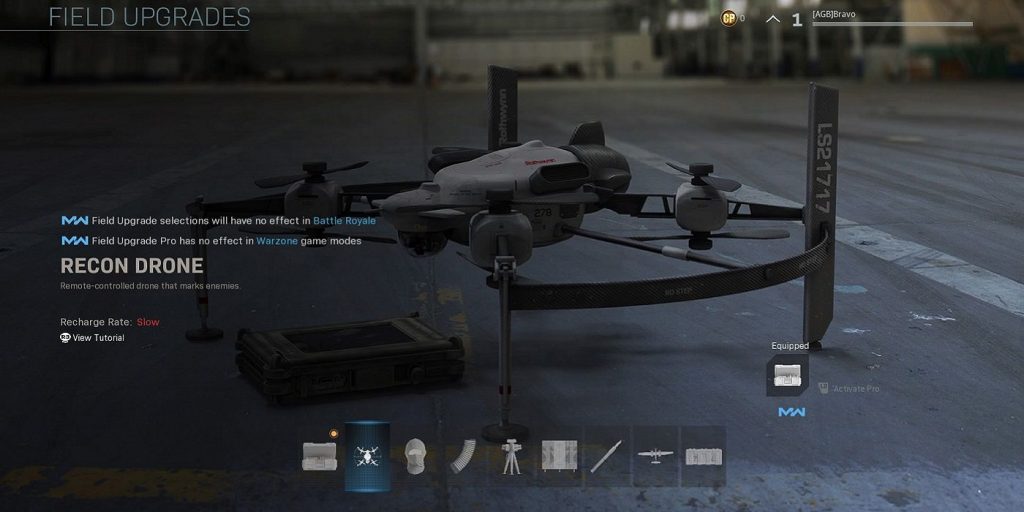Select the Weapon Drop crate icon
The height and width of the screenshot is (512, 1024).
point(704,457)
